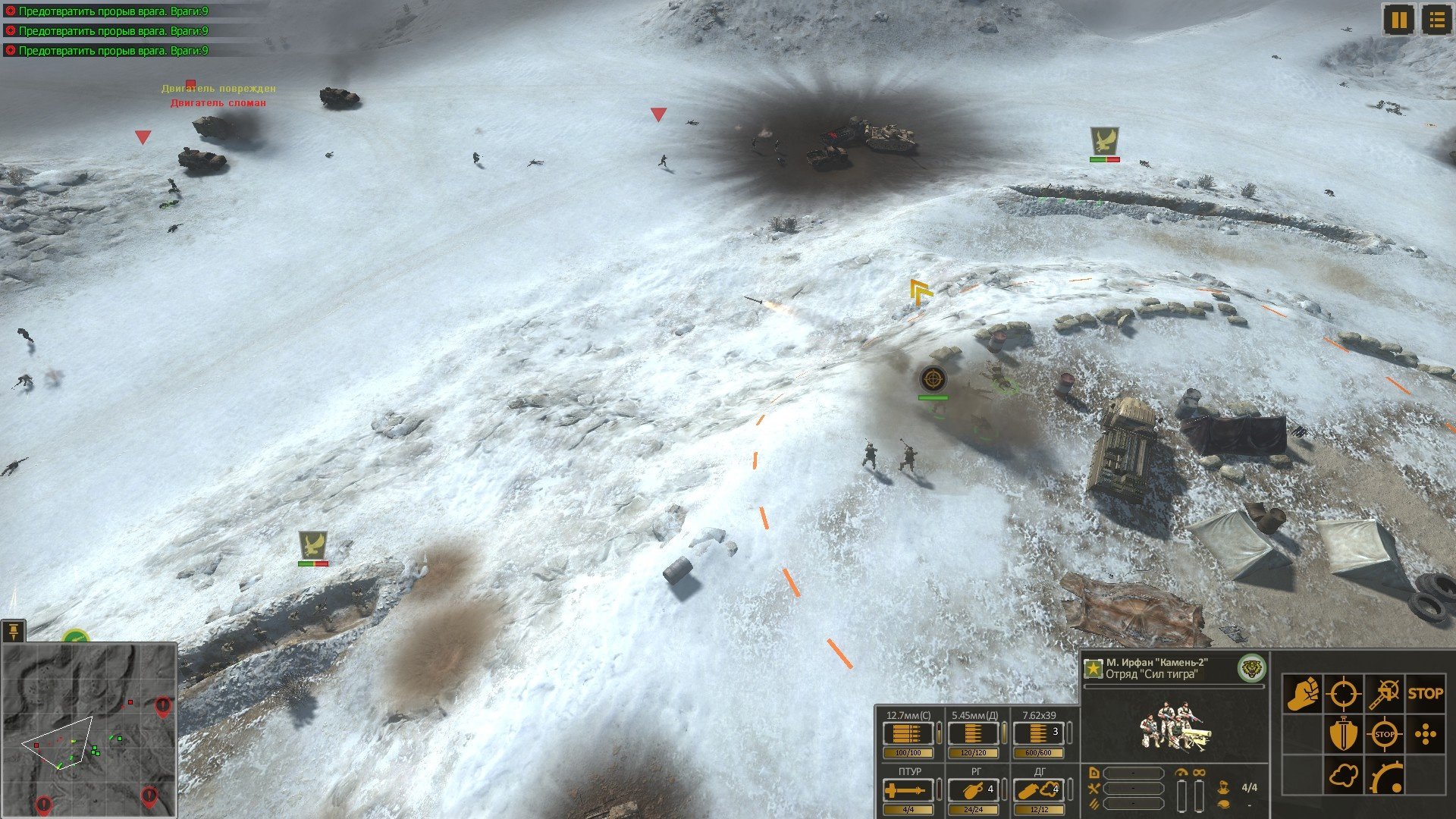This screenshot has height=819, width=1456.
Task: Toggle the minimap pin button
Action: [x=14, y=630]
